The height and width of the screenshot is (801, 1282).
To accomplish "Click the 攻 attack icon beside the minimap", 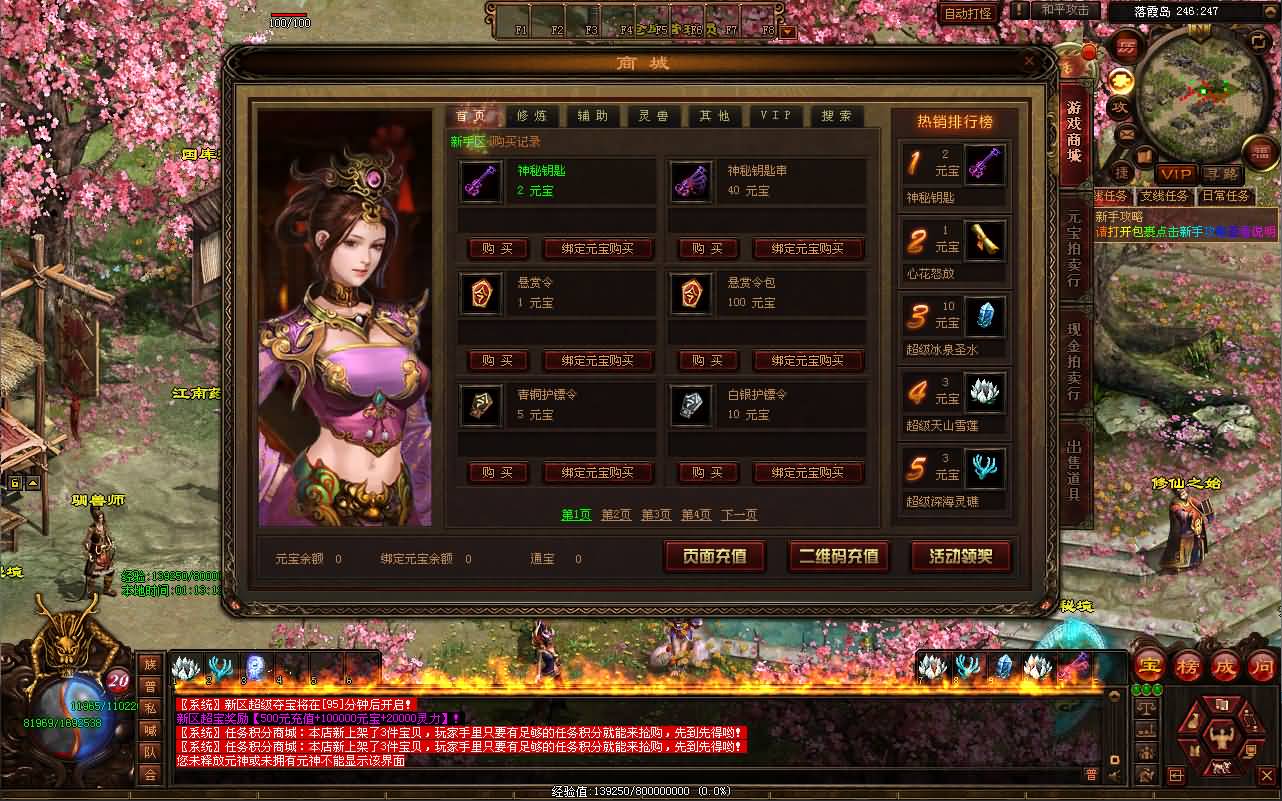I will (1122, 107).
